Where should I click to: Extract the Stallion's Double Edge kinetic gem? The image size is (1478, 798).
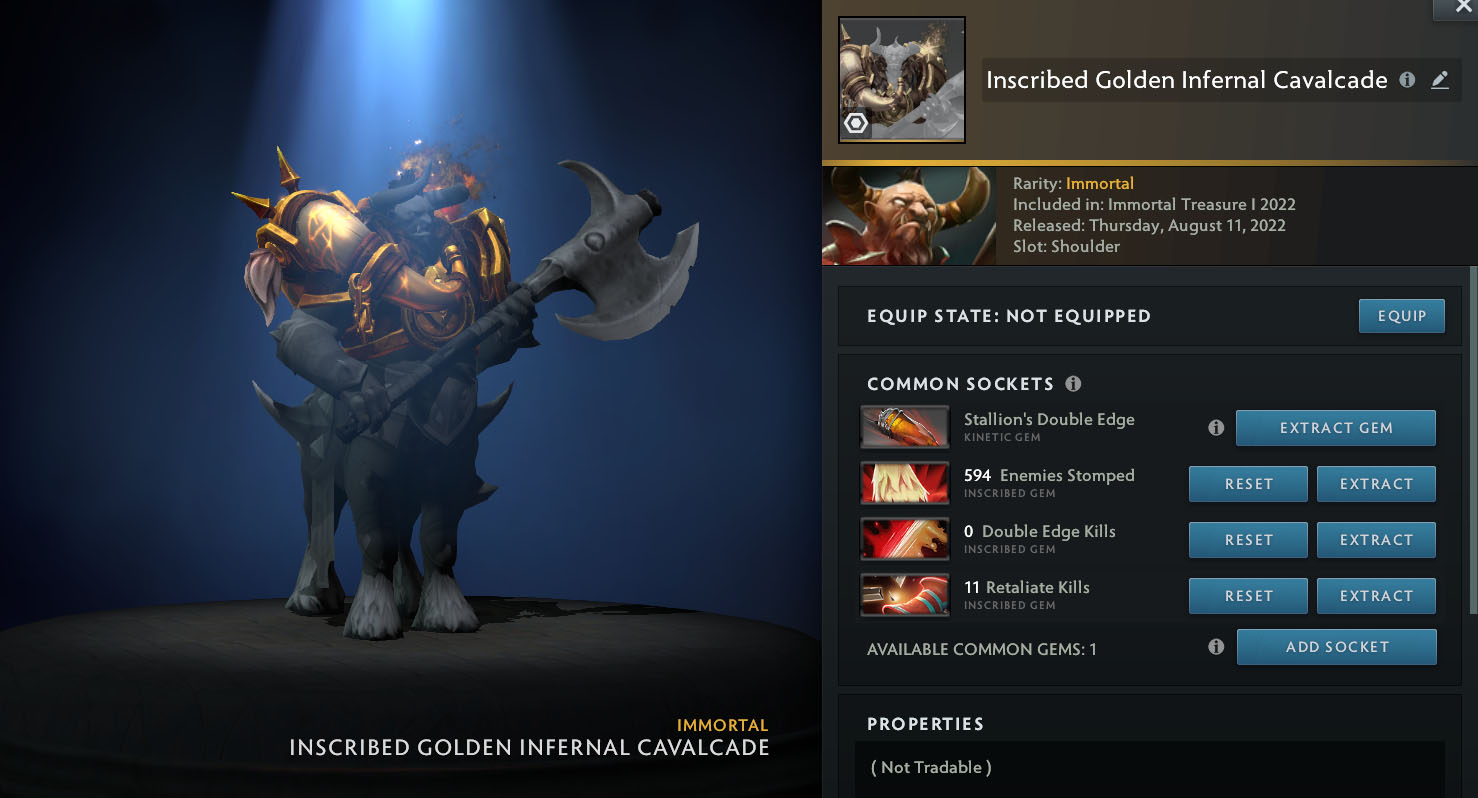coord(1335,428)
